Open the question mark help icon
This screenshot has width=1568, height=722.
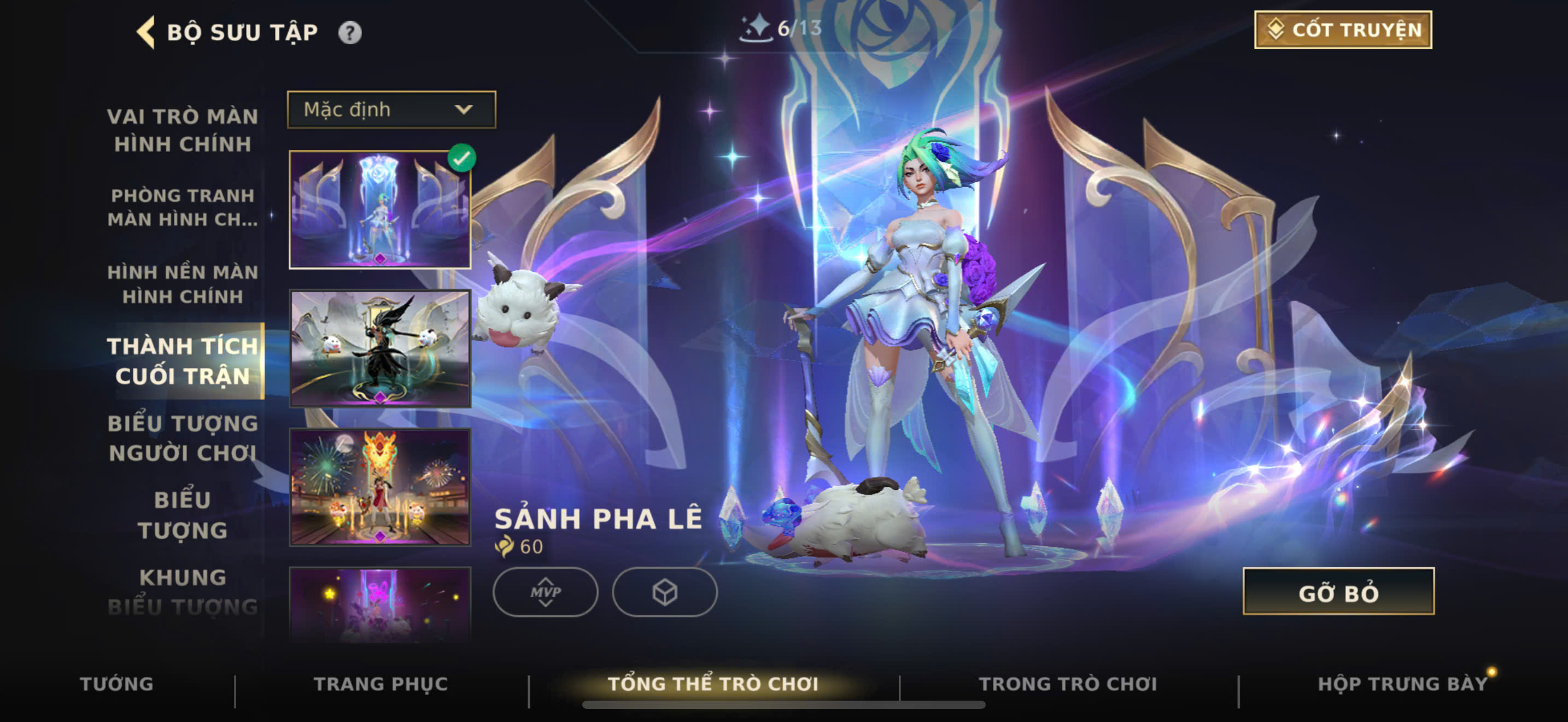[349, 32]
